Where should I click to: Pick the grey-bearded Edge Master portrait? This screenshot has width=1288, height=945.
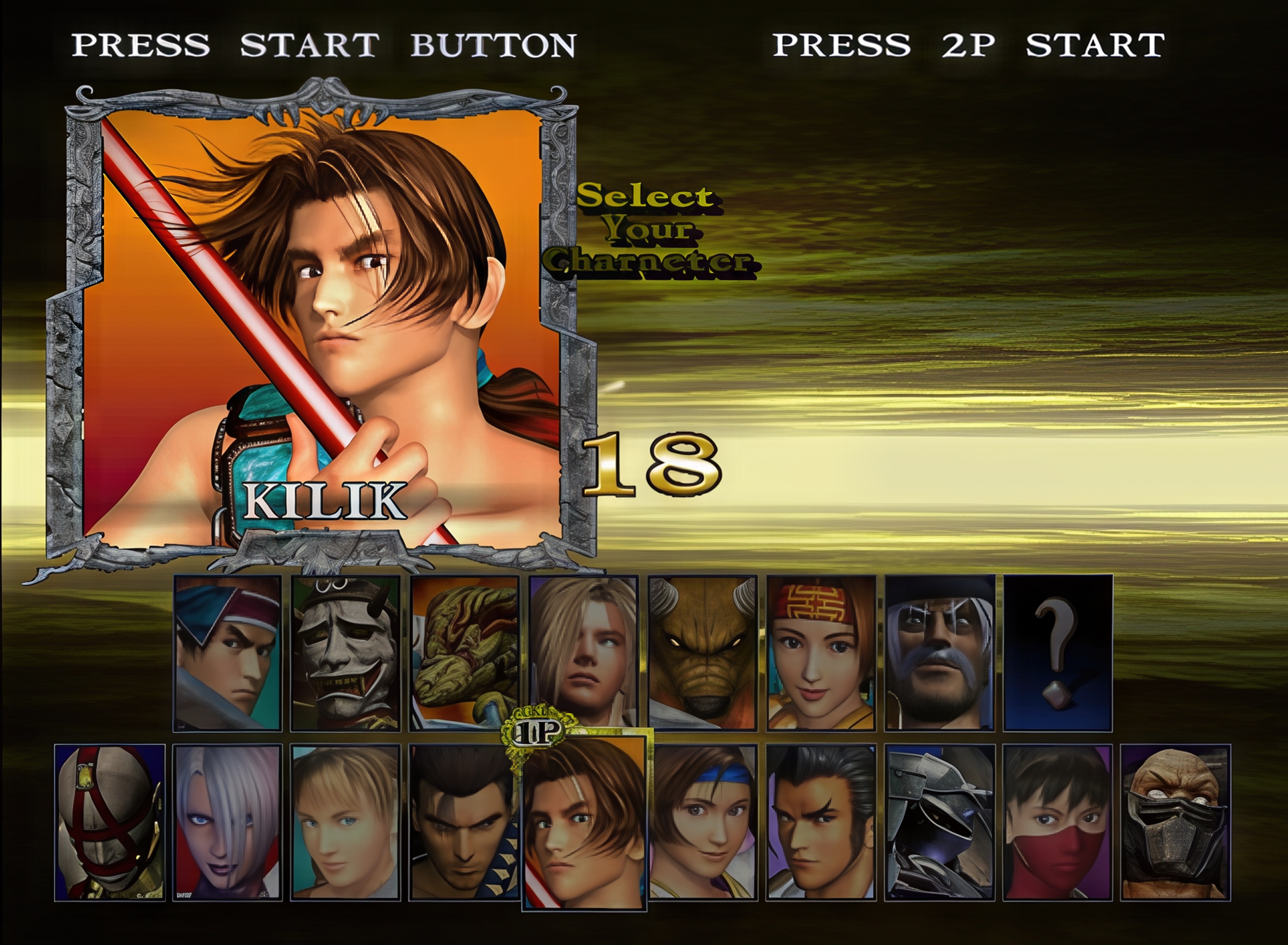[x=940, y=653]
